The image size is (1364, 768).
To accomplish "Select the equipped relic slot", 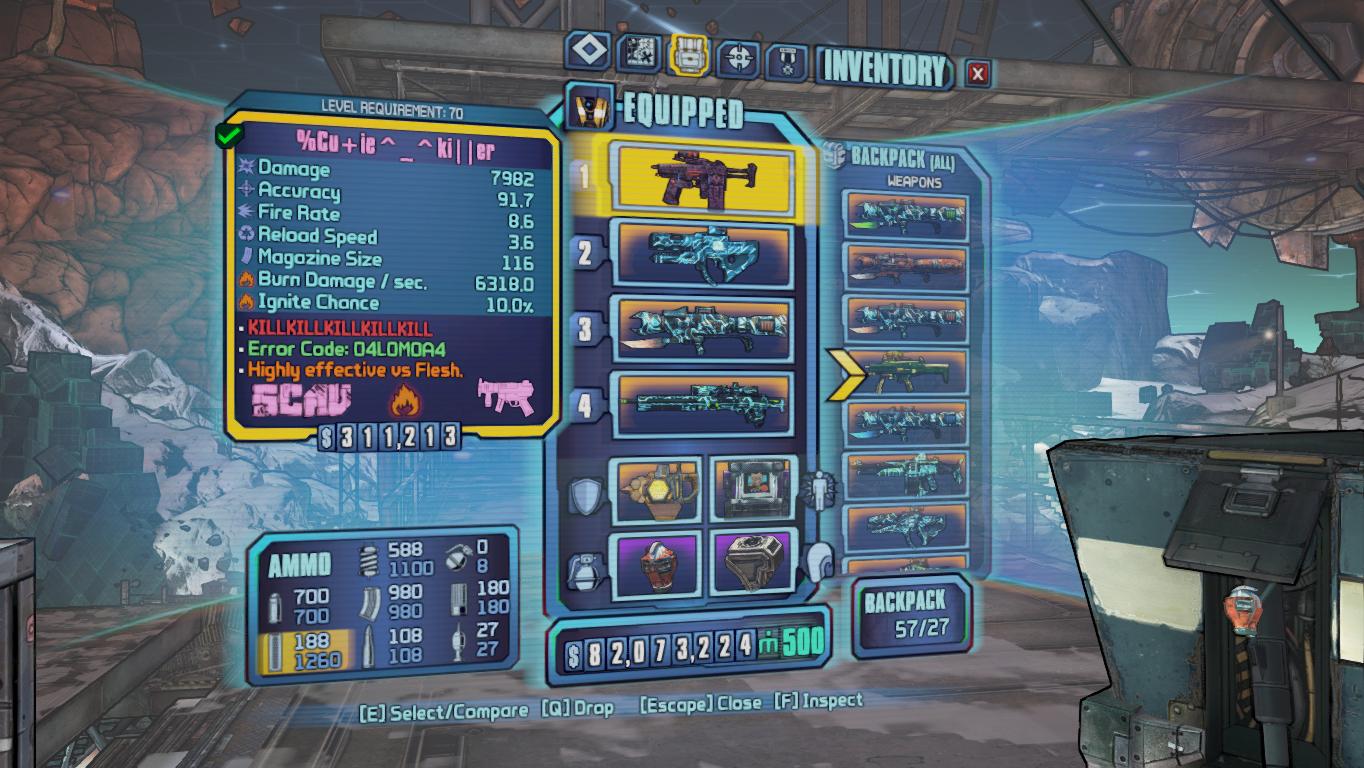I will [753, 563].
